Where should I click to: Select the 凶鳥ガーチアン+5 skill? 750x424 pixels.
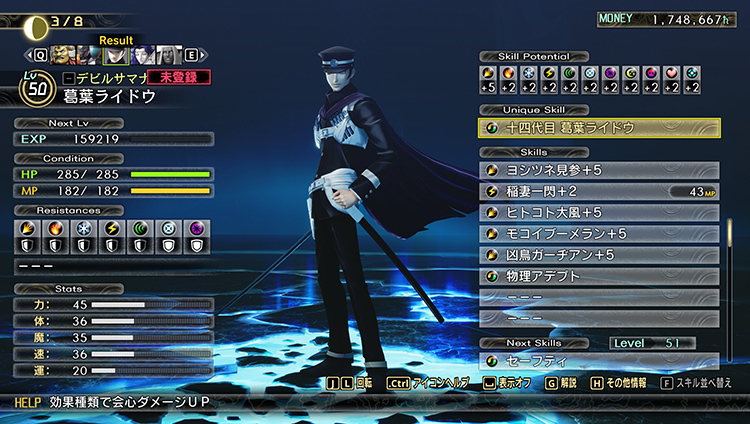(x=598, y=255)
